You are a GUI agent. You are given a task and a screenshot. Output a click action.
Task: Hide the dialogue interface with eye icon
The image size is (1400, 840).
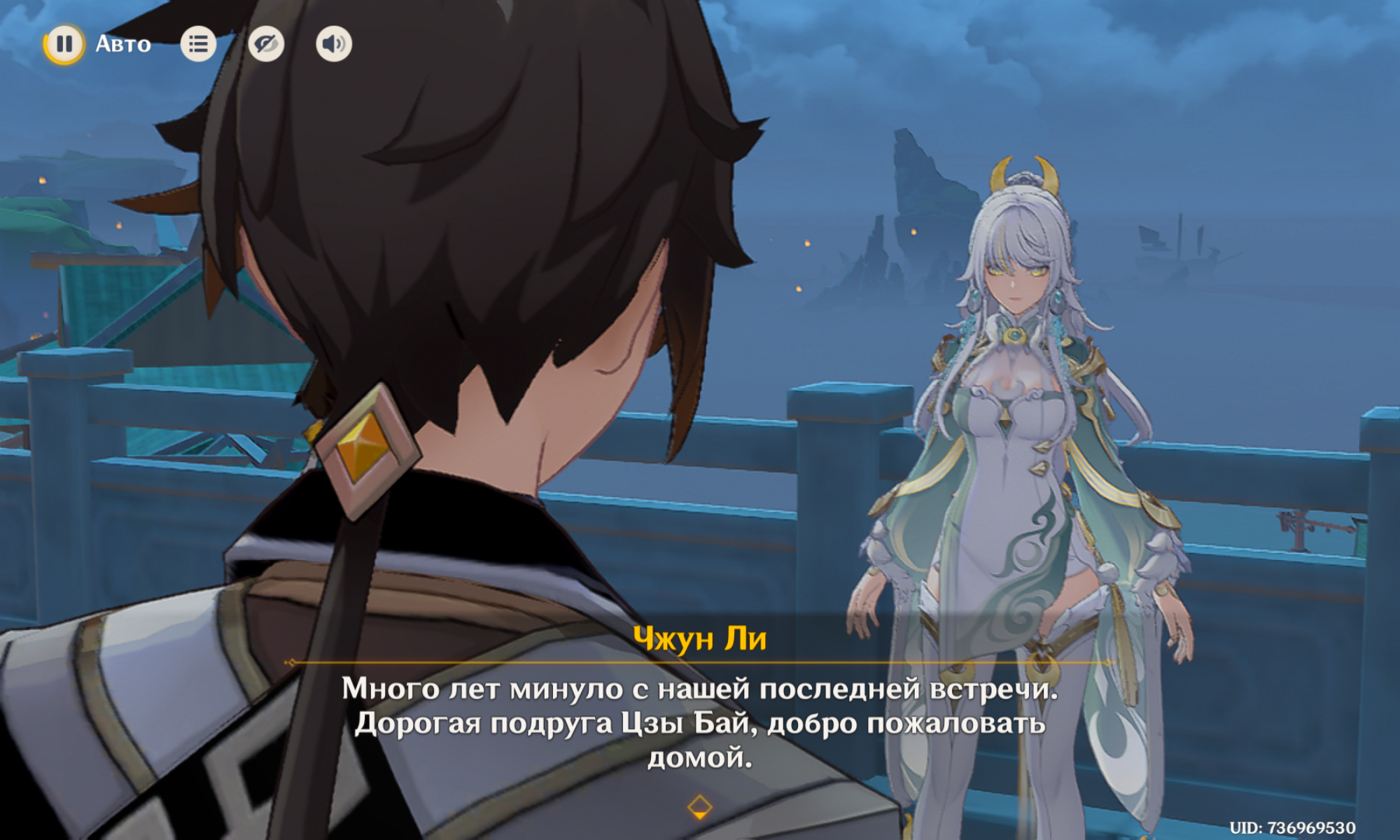coord(266,44)
